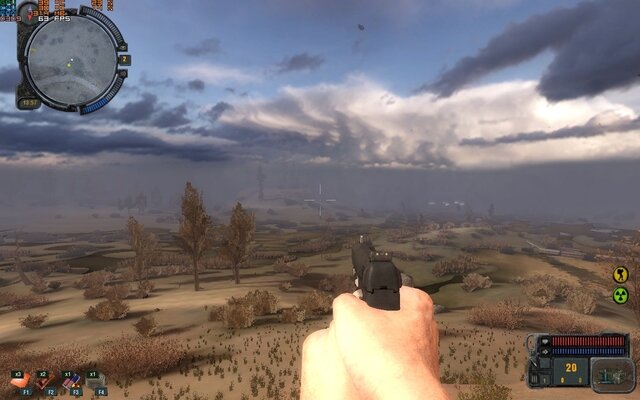Click the yellow status icon above radiation
This screenshot has height=400, width=640.
[620, 273]
